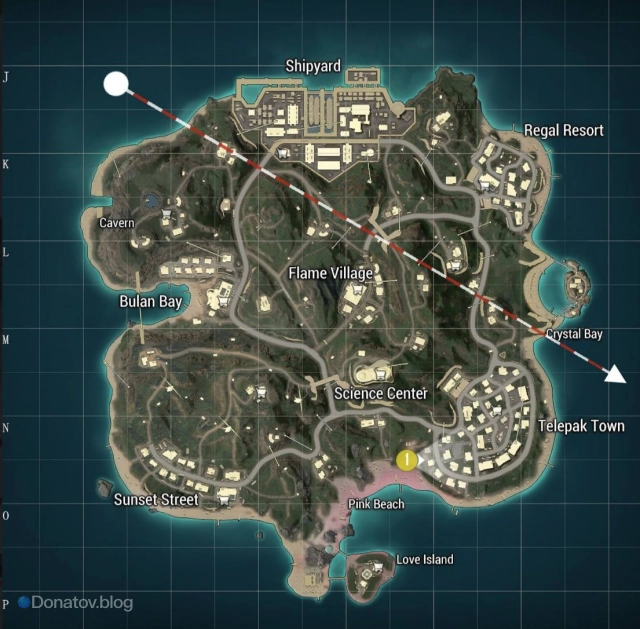Choose the Cavern map label

[116, 223]
